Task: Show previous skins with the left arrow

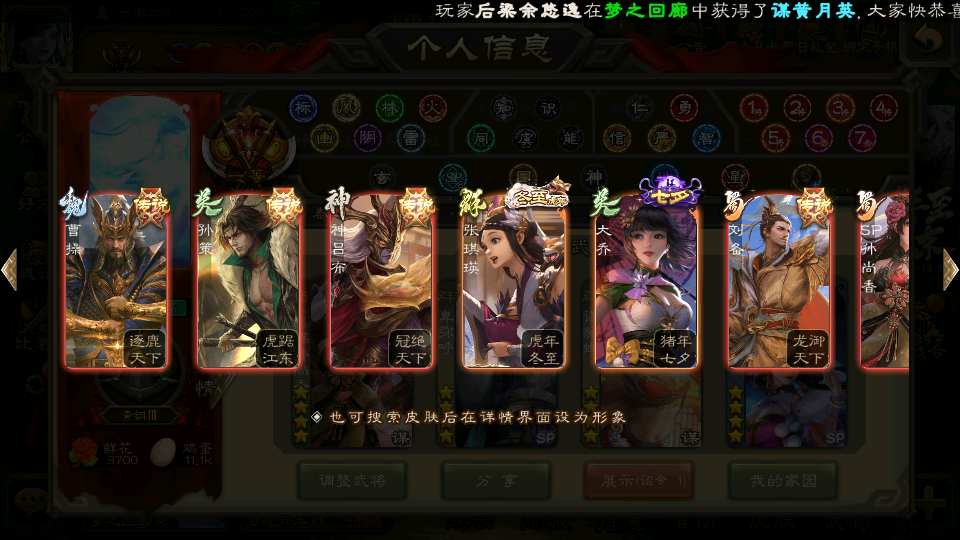Action: (10, 270)
